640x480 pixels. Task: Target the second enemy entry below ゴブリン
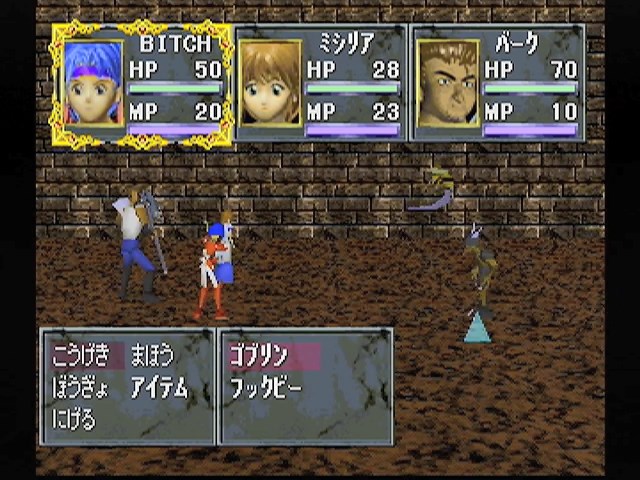[x=266, y=388]
